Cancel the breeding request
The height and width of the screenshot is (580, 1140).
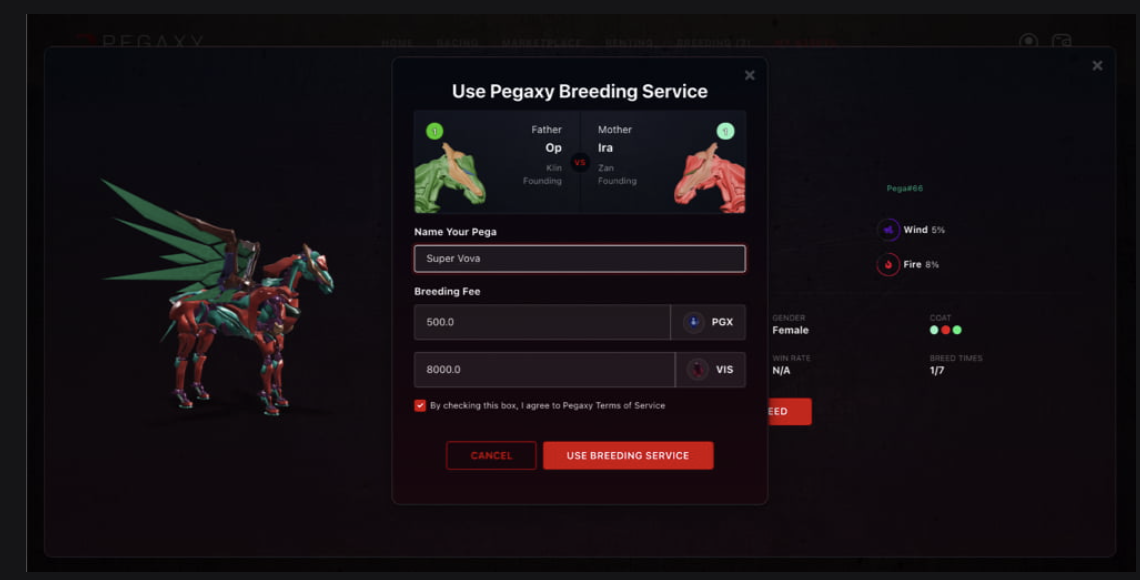point(491,456)
